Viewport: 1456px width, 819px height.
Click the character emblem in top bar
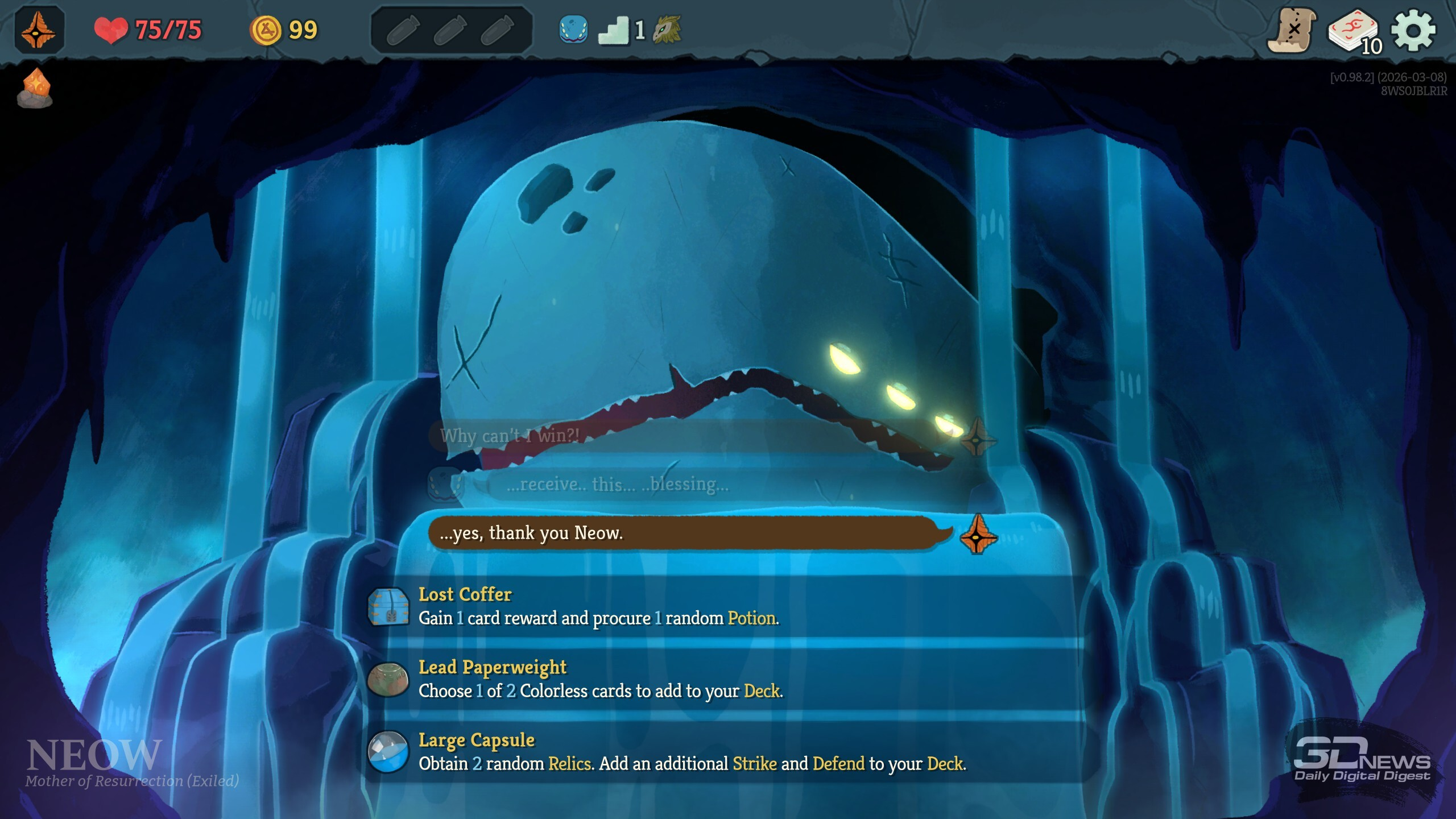coord(39,30)
